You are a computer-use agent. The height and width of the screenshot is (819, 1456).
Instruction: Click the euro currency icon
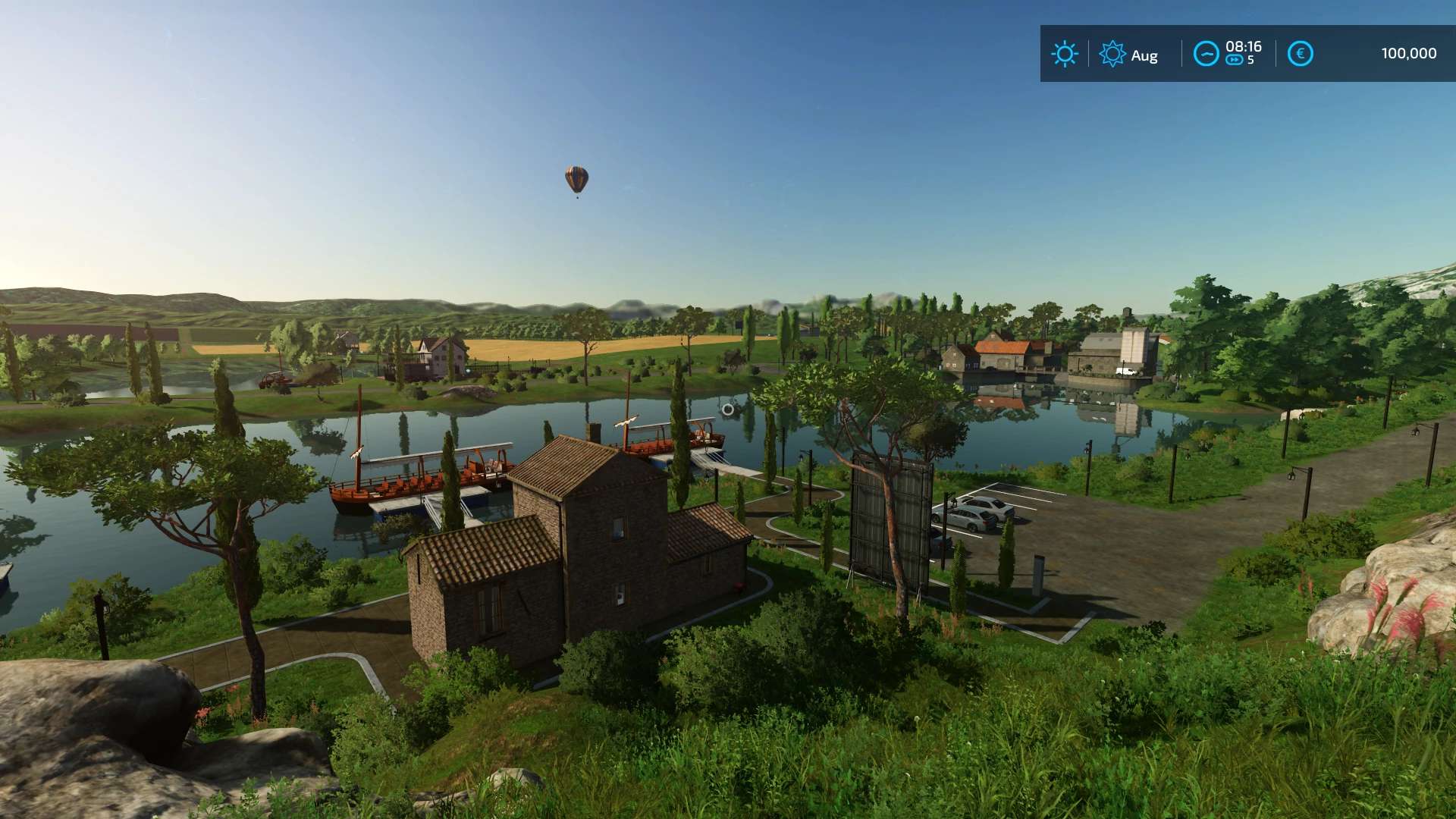coord(1300,54)
